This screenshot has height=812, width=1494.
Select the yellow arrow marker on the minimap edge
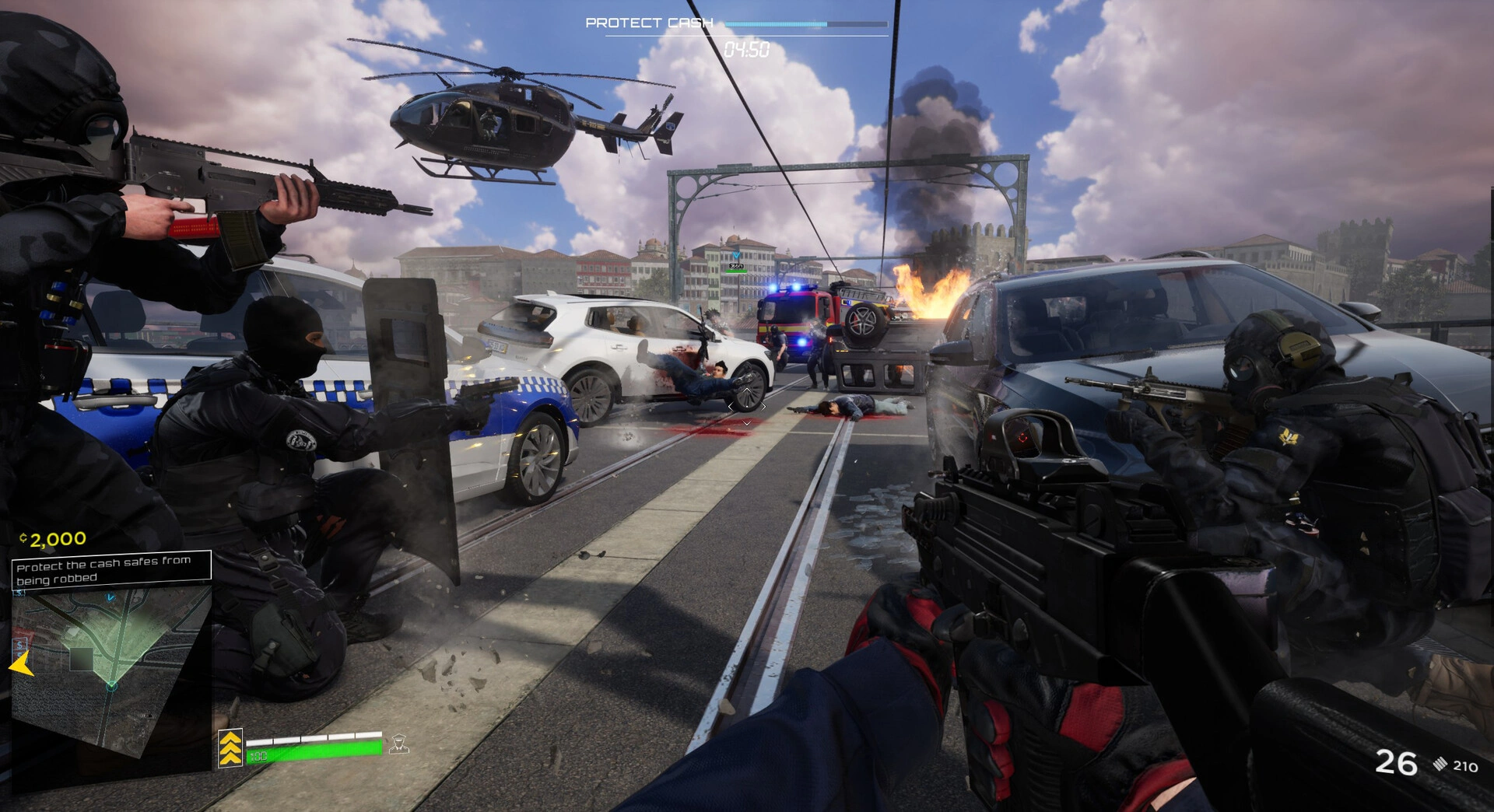(20, 664)
